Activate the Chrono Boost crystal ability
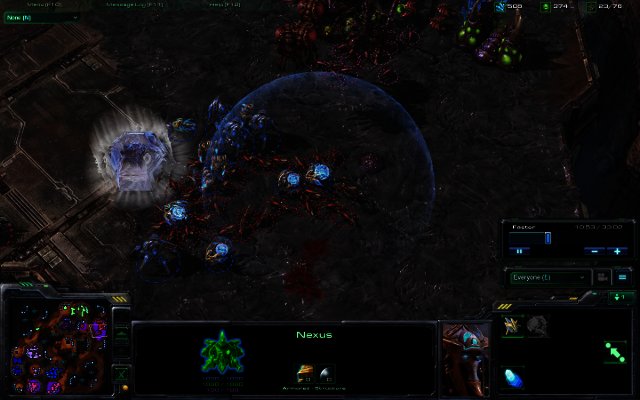This screenshot has height=400, width=640. pyautogui.click(x=513, y=377)
